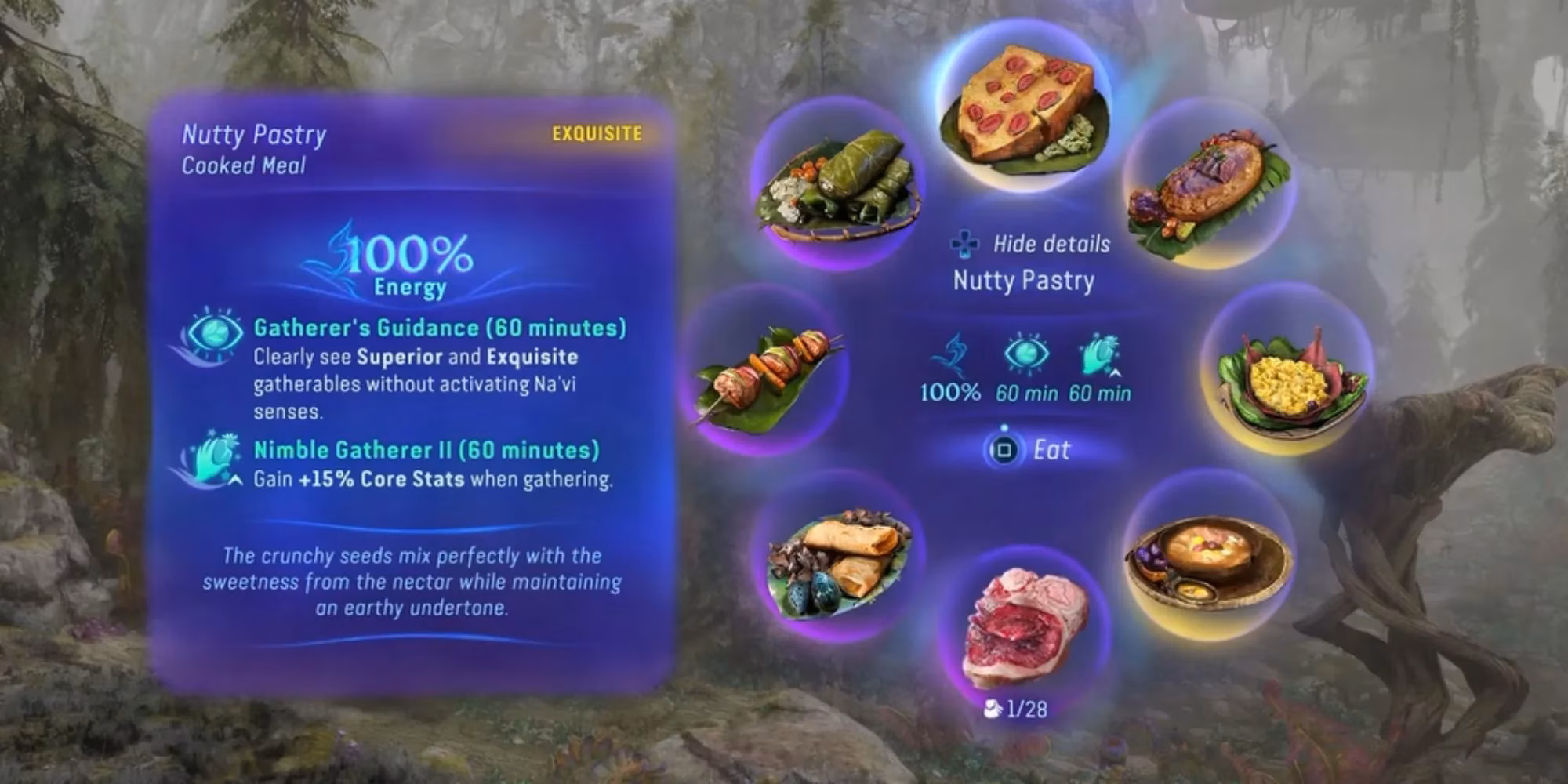Click the gathering hand icon in the center stats
1568x784 pixels.
[x=1098, y=353]
